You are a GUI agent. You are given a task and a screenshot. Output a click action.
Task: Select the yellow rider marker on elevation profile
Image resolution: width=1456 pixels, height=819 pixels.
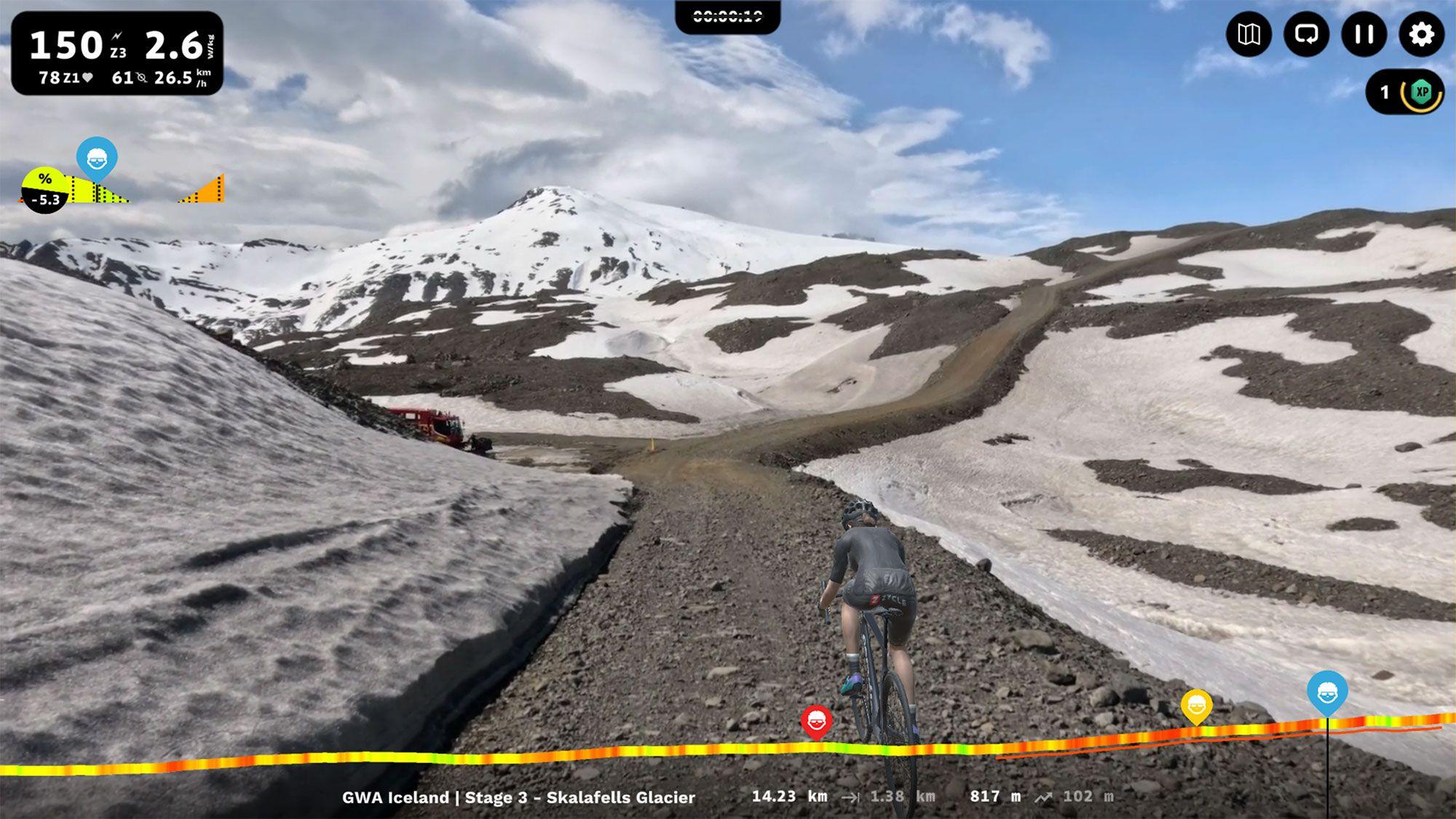pyautogui.click(x=1197, y=705)
